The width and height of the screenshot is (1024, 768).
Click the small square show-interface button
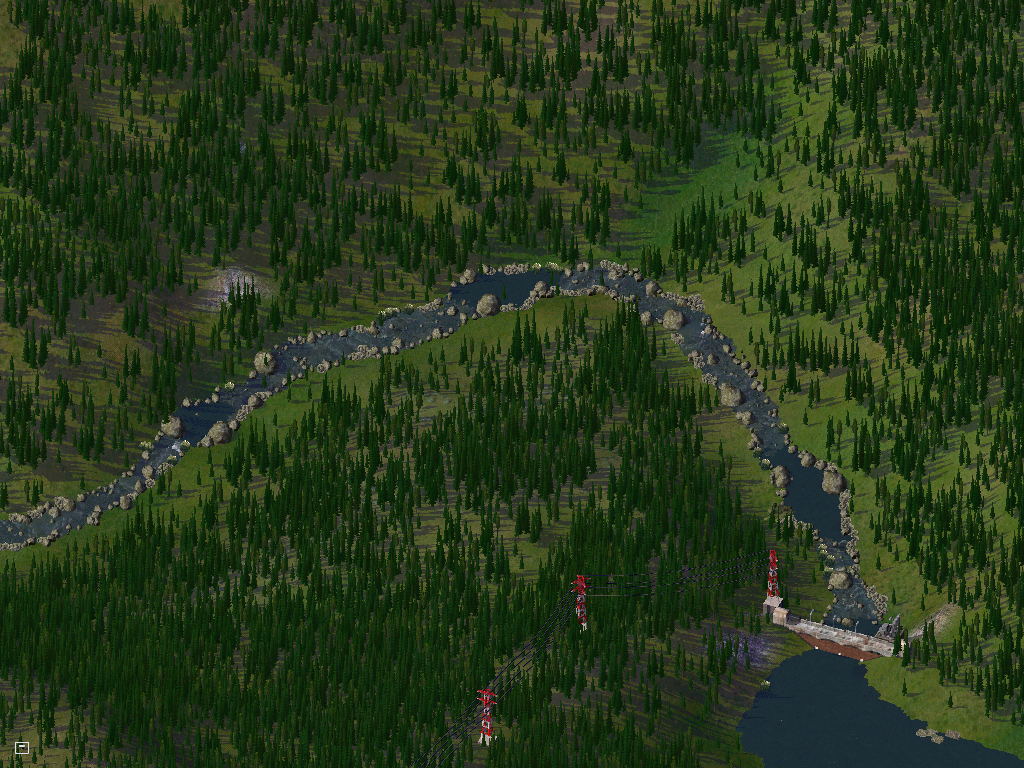pos(22,747)
